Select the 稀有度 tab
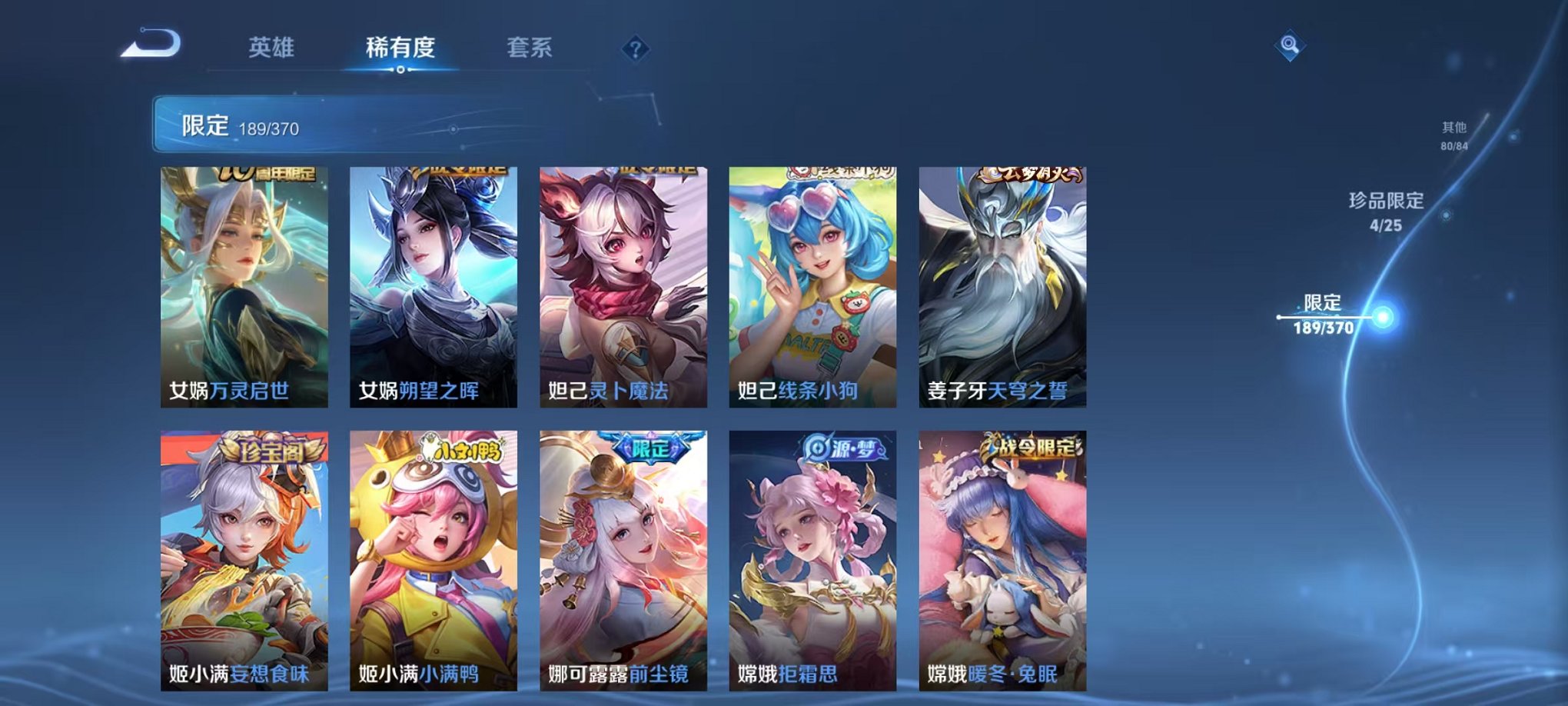This screenshot has width=1568, height=706. [401, 48]
